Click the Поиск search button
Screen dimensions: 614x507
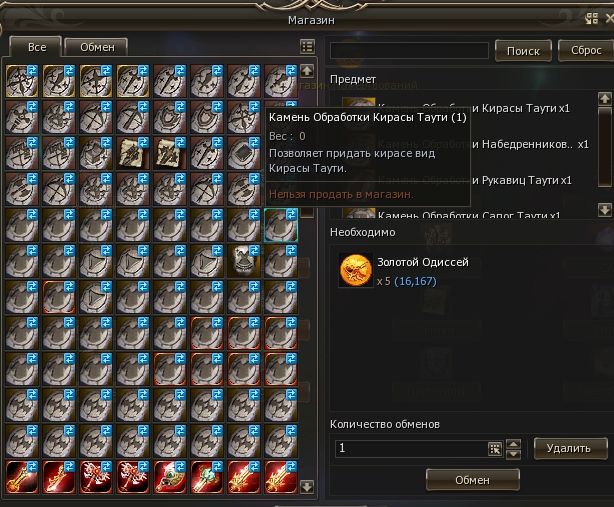click(523, 51)
